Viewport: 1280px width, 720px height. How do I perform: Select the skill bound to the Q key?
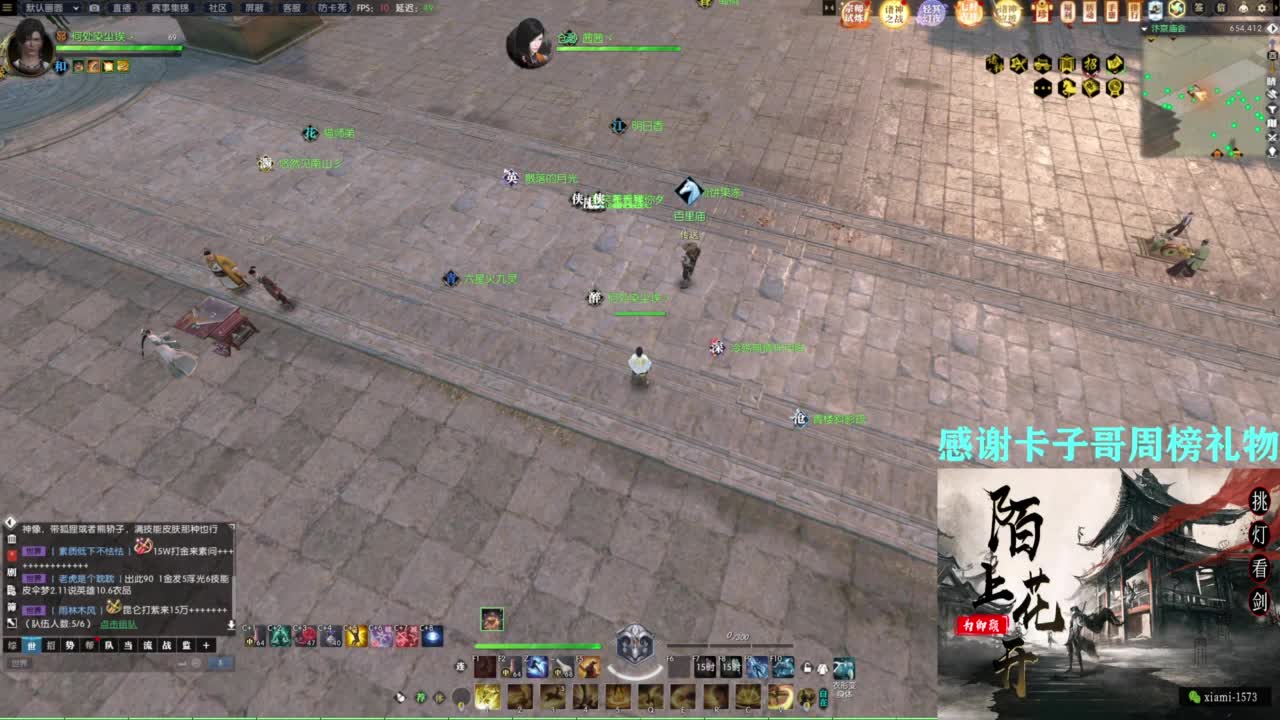(x=652, y=697)
